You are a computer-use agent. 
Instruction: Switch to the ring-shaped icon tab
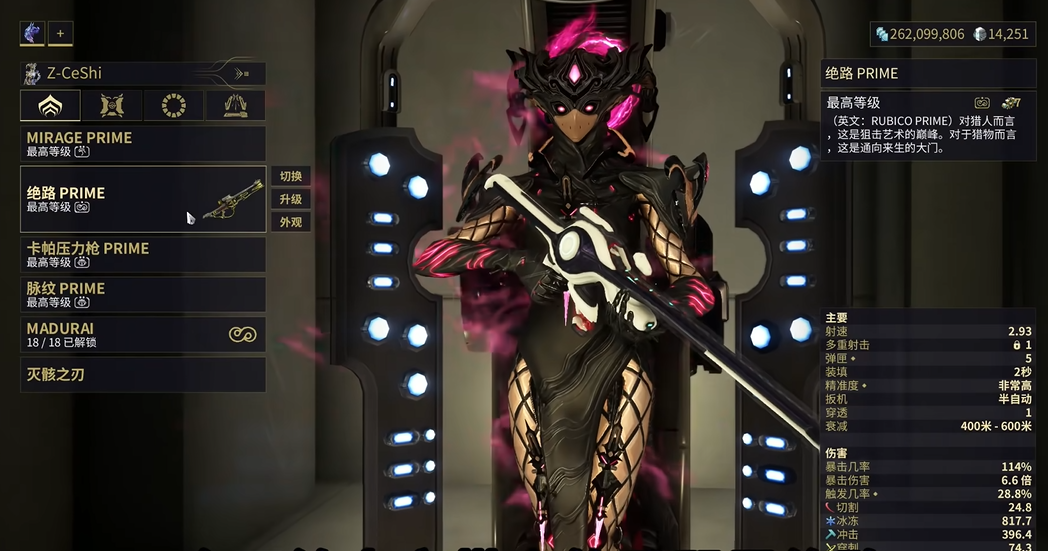pyautogui.click(x=173, y=105)
